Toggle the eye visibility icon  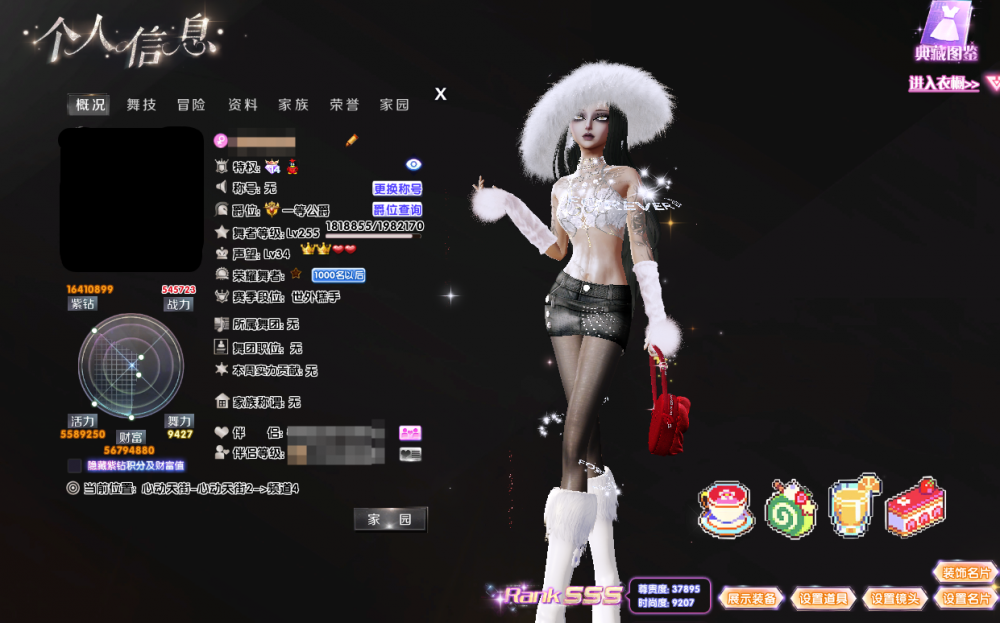tap(414, 164)
